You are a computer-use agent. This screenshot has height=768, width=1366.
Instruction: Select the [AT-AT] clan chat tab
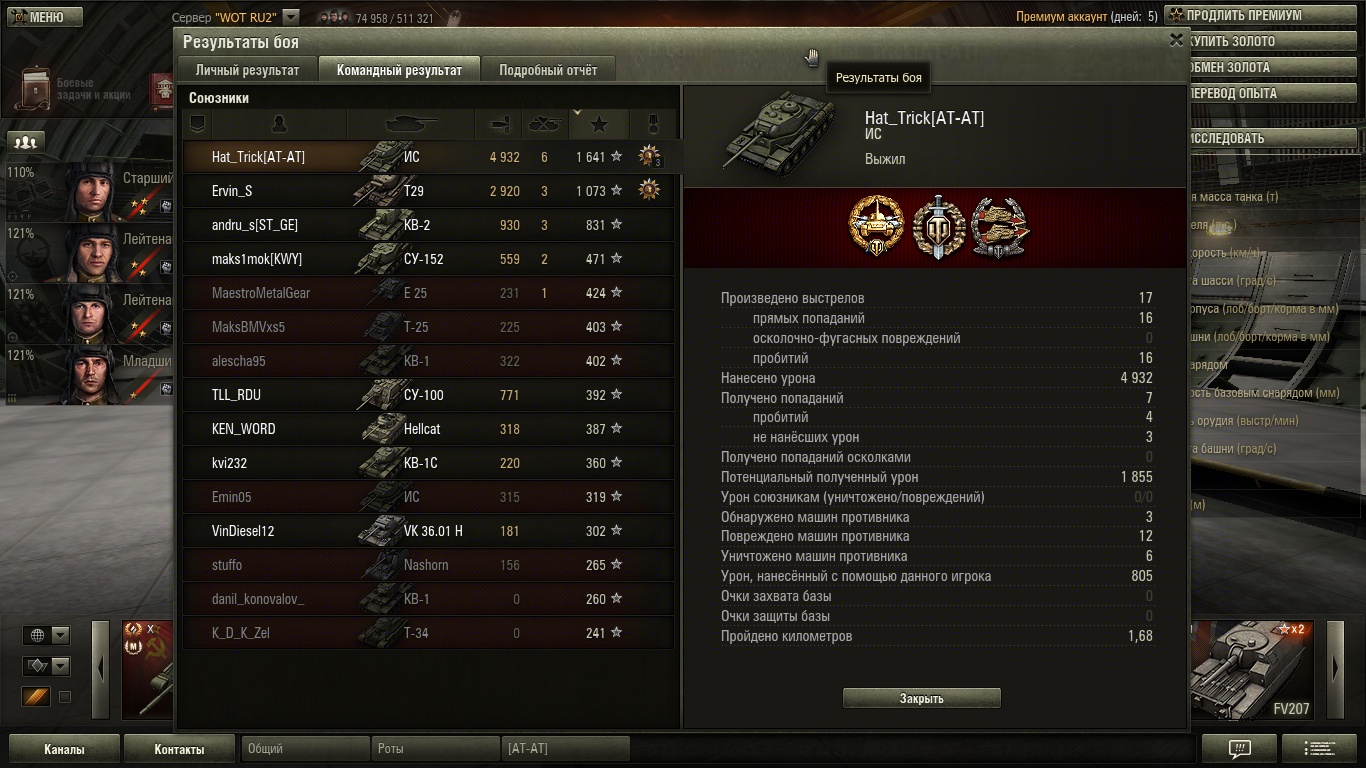564,748
